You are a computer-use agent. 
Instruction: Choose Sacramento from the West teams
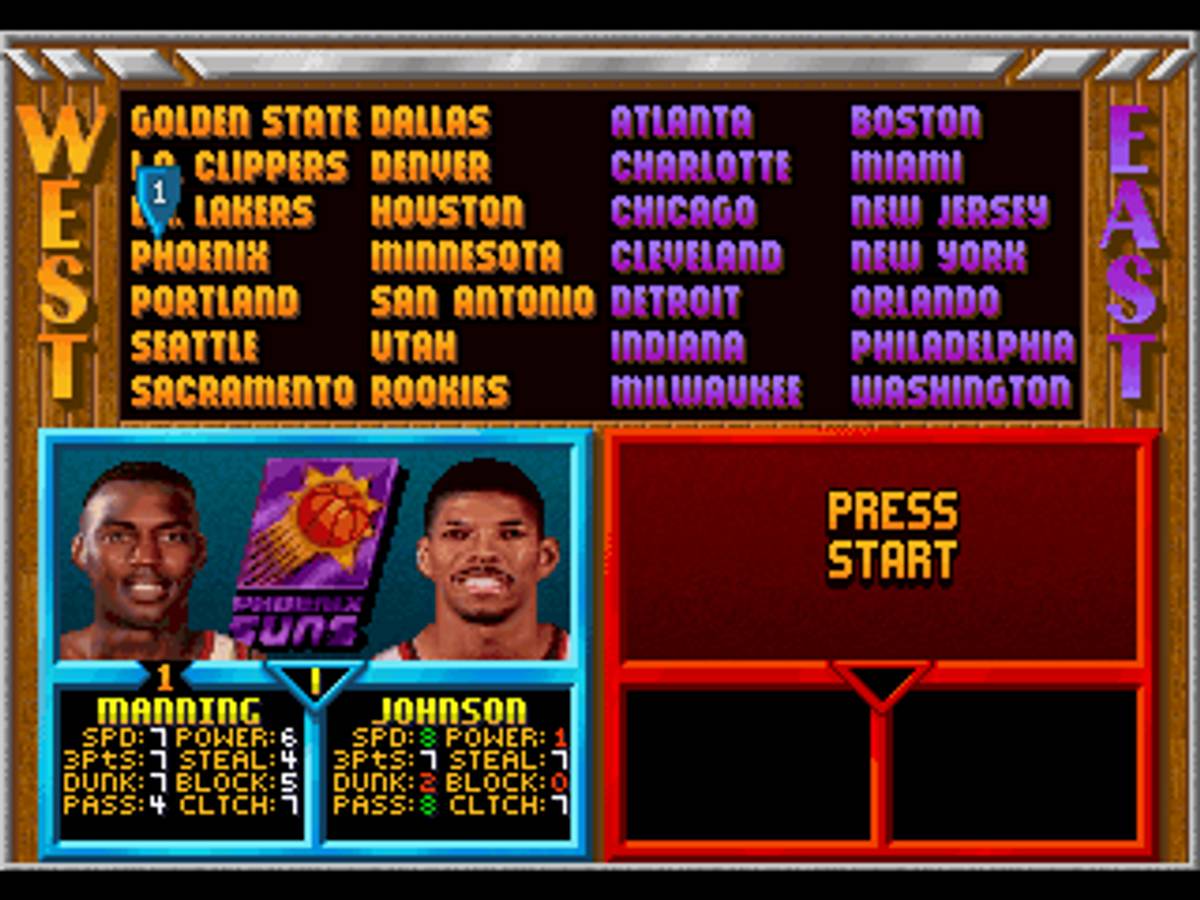point(242,391)
